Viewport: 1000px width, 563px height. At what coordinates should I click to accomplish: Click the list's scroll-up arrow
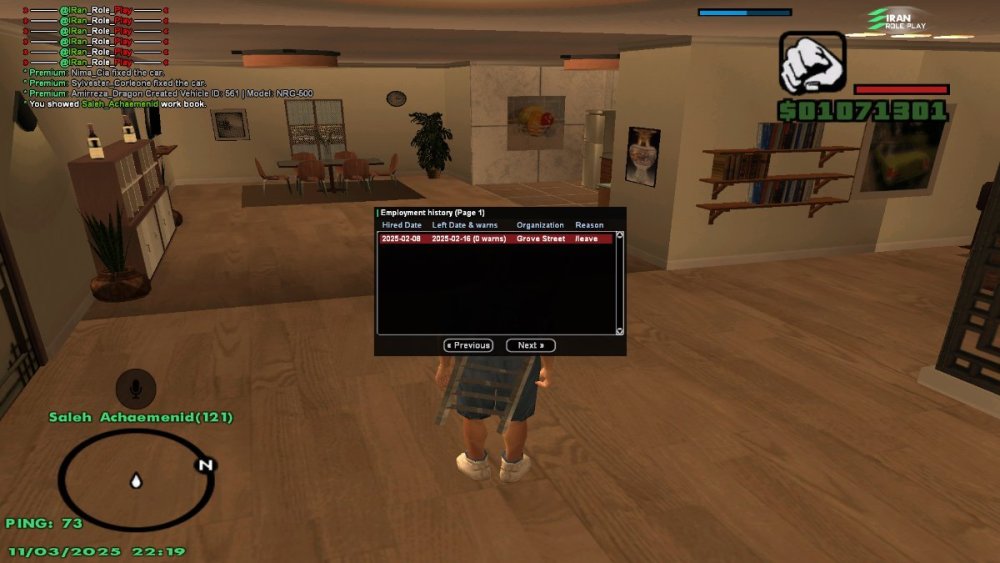(x=619, y=236)
